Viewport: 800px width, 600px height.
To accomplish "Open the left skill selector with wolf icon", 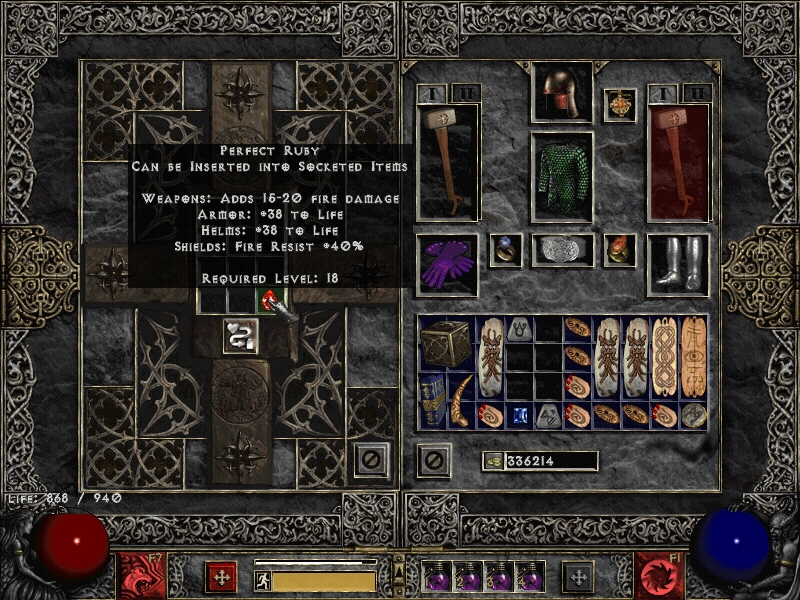I will point(138,576).
